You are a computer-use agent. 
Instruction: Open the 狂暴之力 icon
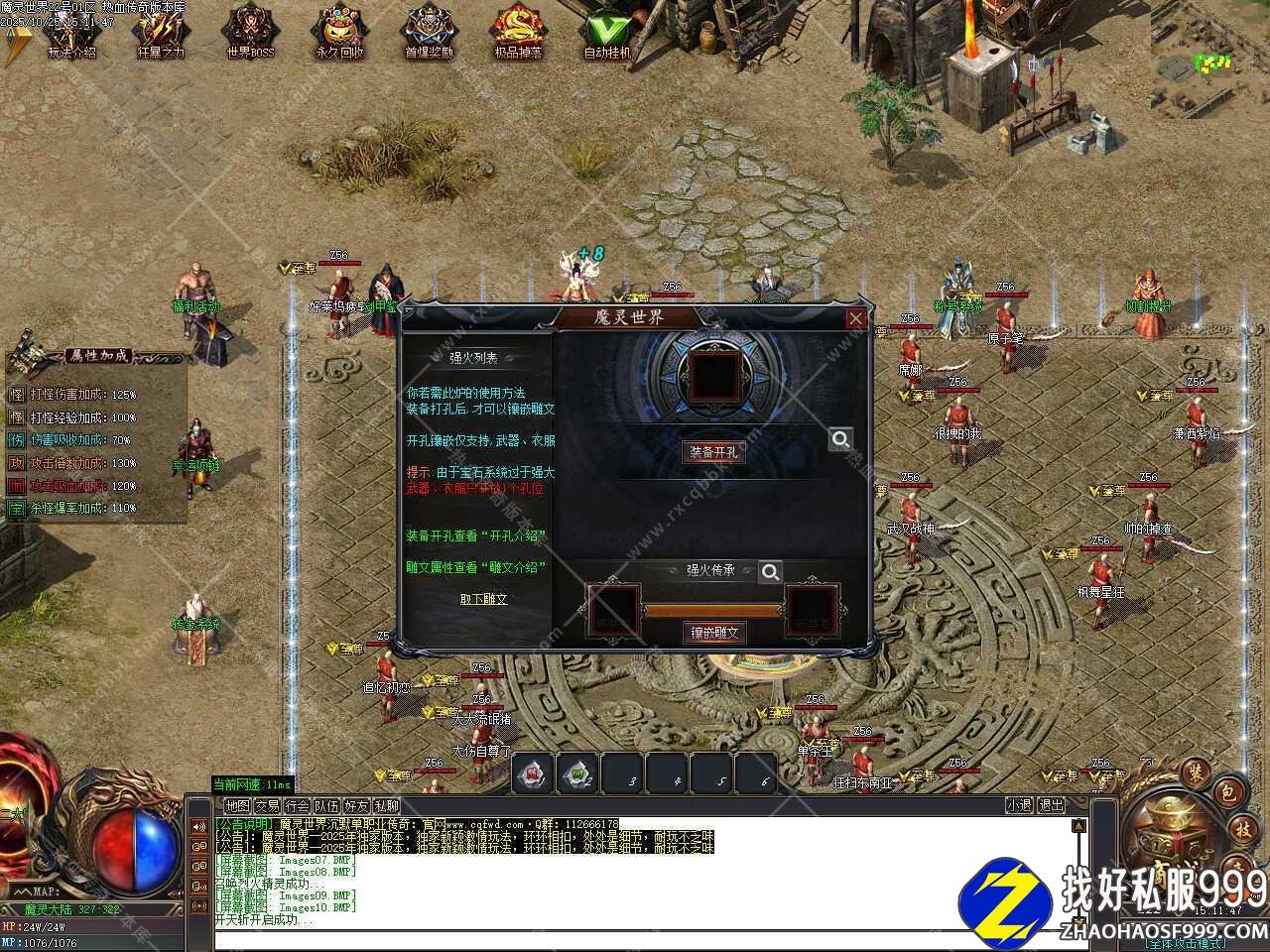tap(161, 32)
